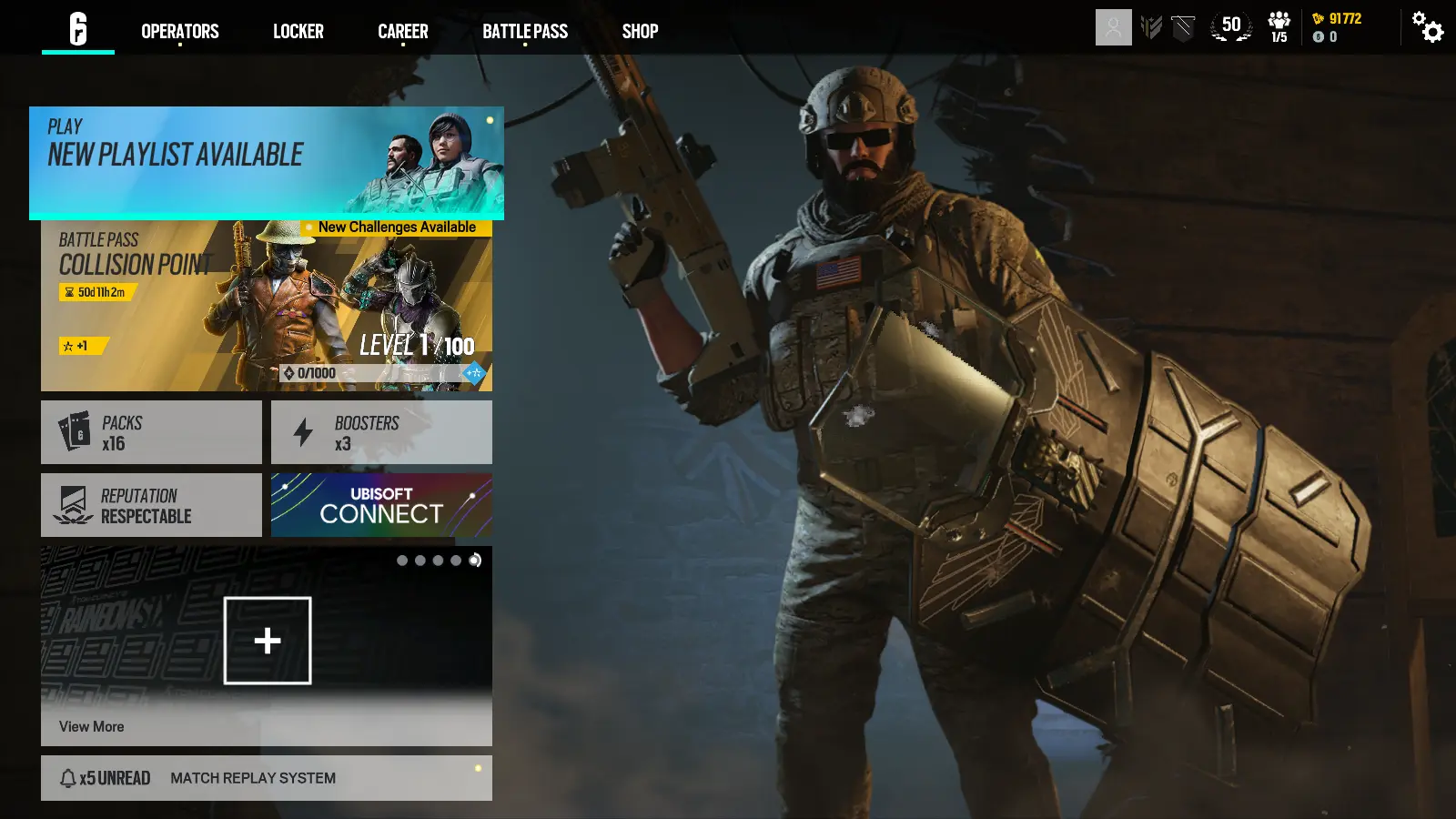
Task: Open Match Replay System entry
Action: (252, 778)
